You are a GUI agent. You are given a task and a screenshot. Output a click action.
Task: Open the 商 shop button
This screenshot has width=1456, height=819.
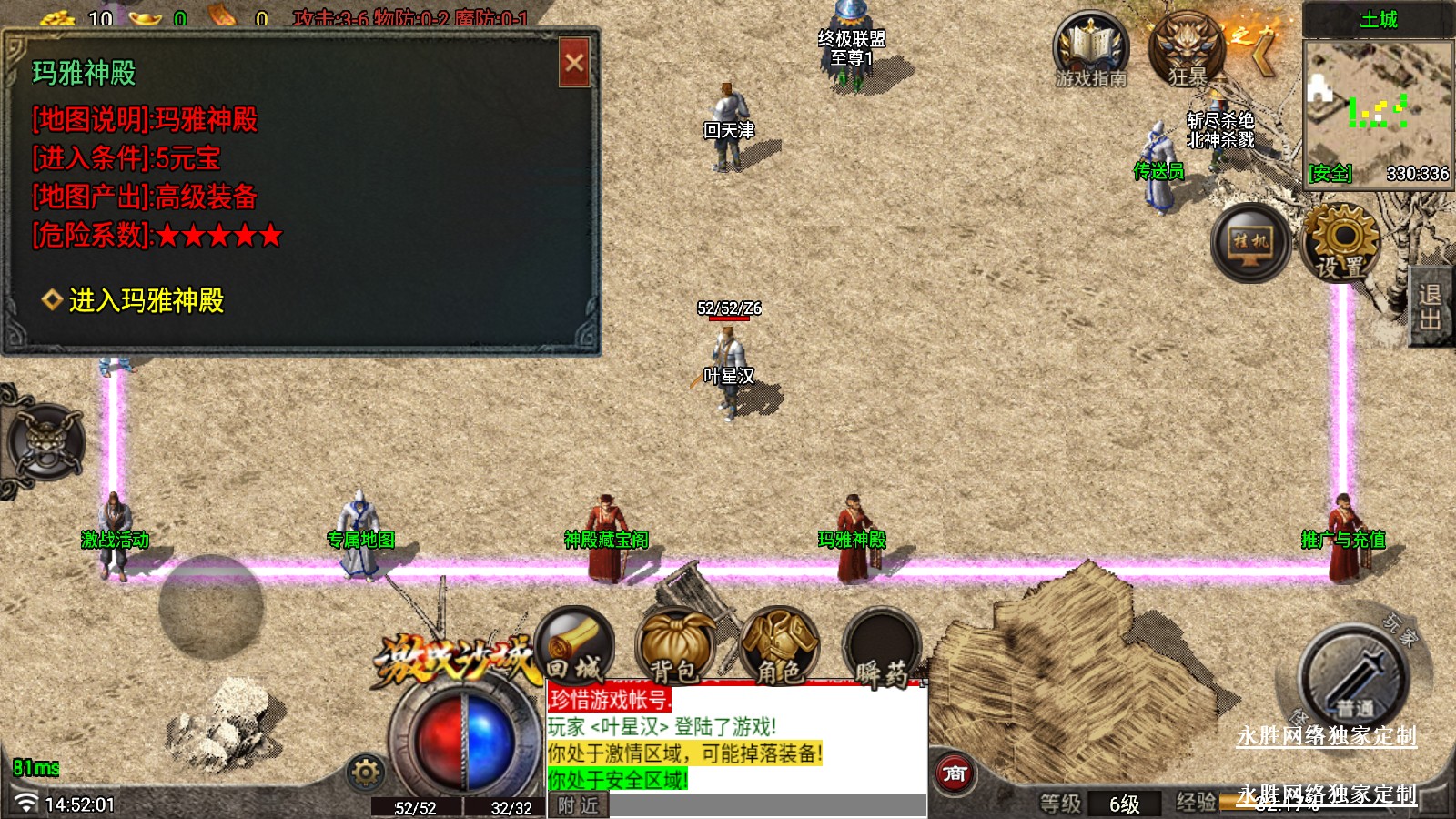click(954, 774)
